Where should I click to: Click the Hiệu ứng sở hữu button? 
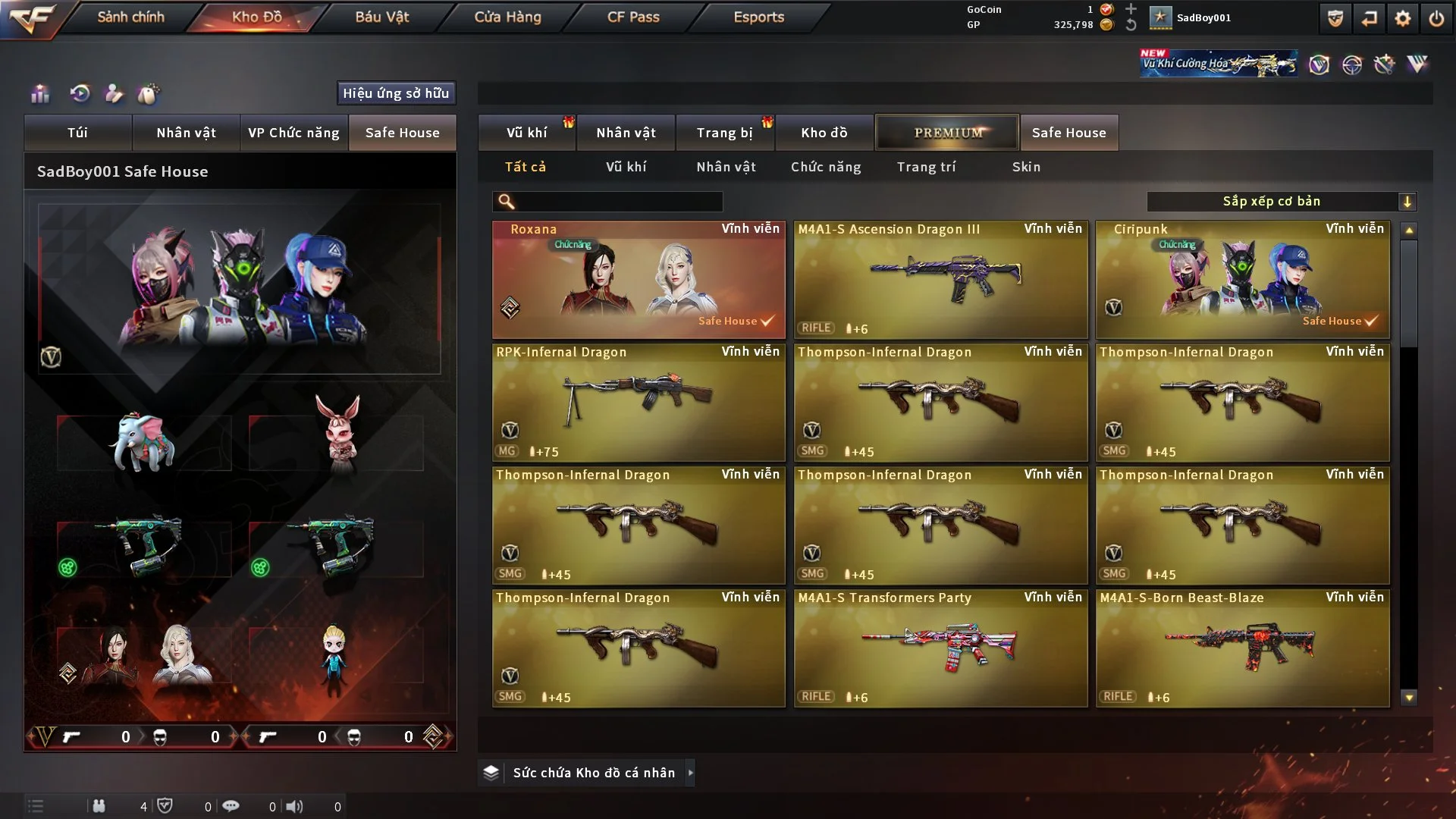[x=396, y=93]
